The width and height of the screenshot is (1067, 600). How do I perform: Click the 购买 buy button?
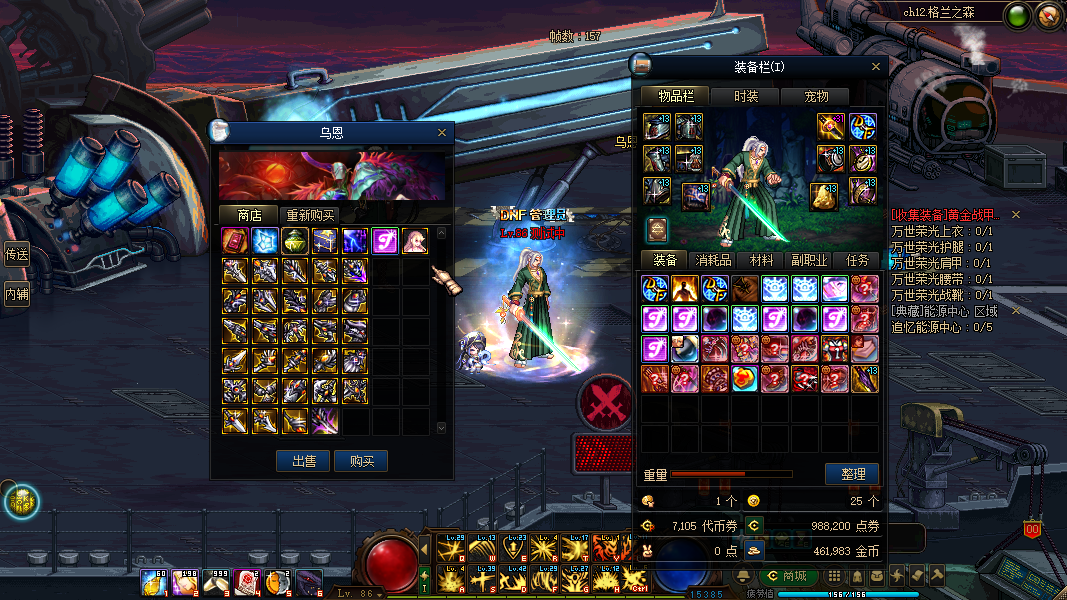361,461
